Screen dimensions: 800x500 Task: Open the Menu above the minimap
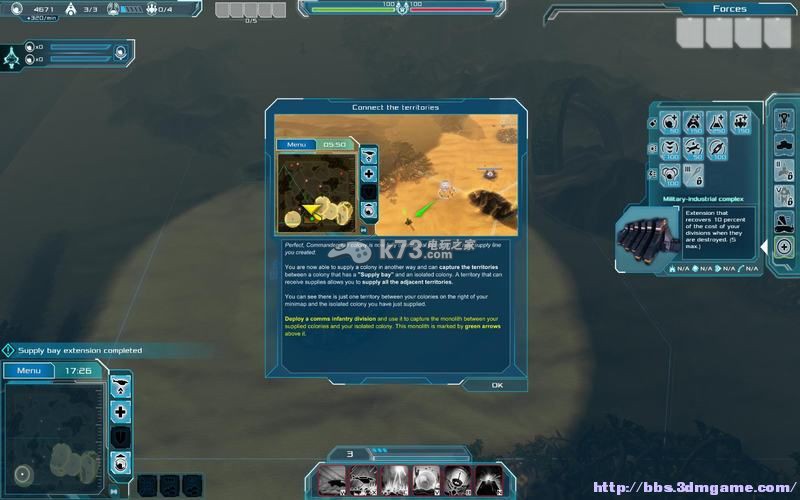pos(29,371)
